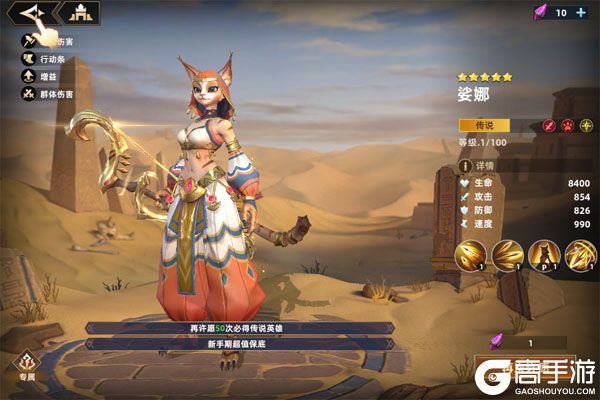View the passive cat silhouette skill icon
This screenshot has width=600, height=400.
543,256
